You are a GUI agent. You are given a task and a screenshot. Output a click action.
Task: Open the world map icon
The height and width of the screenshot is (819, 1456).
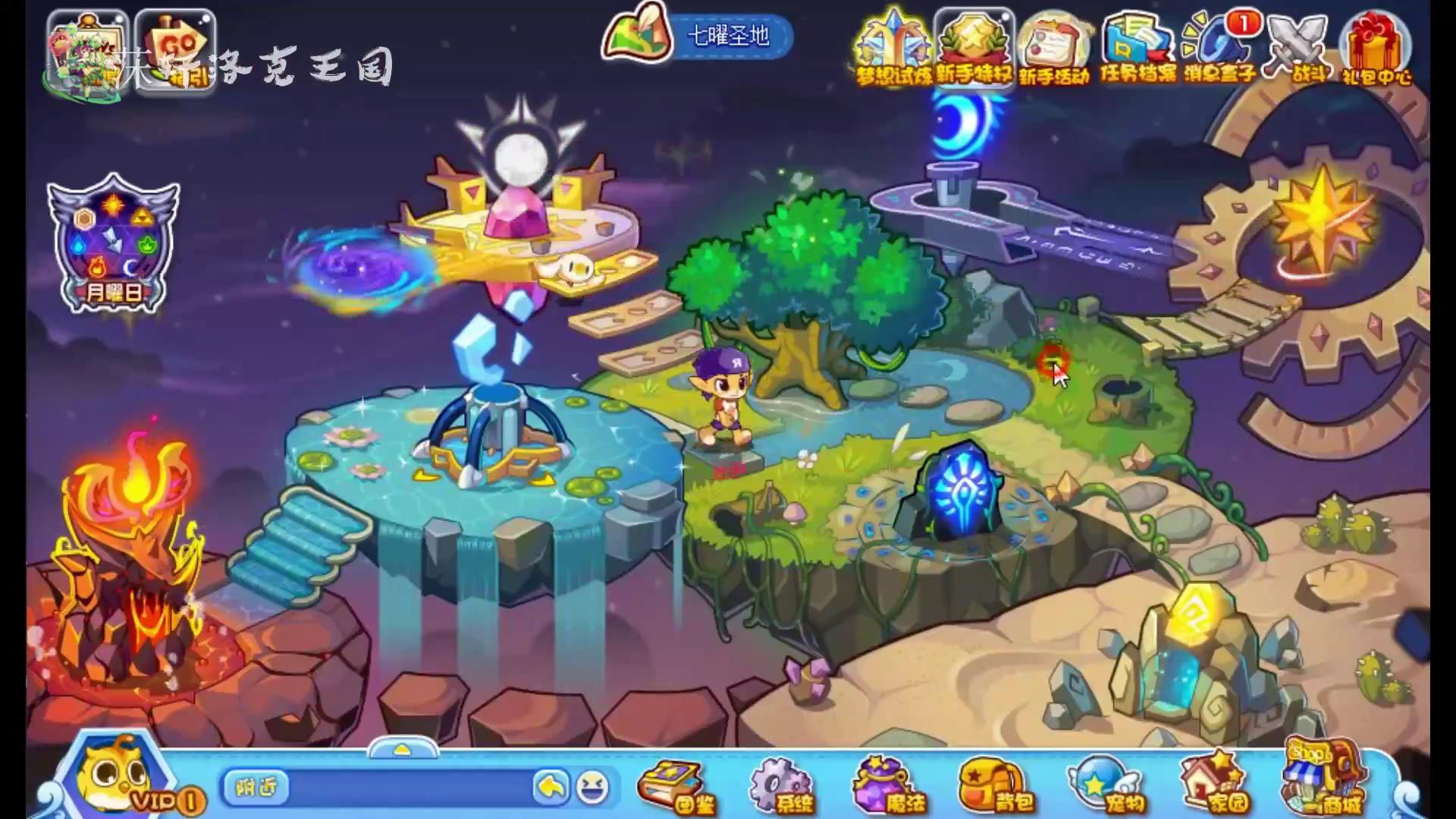[x=639, y=36]
